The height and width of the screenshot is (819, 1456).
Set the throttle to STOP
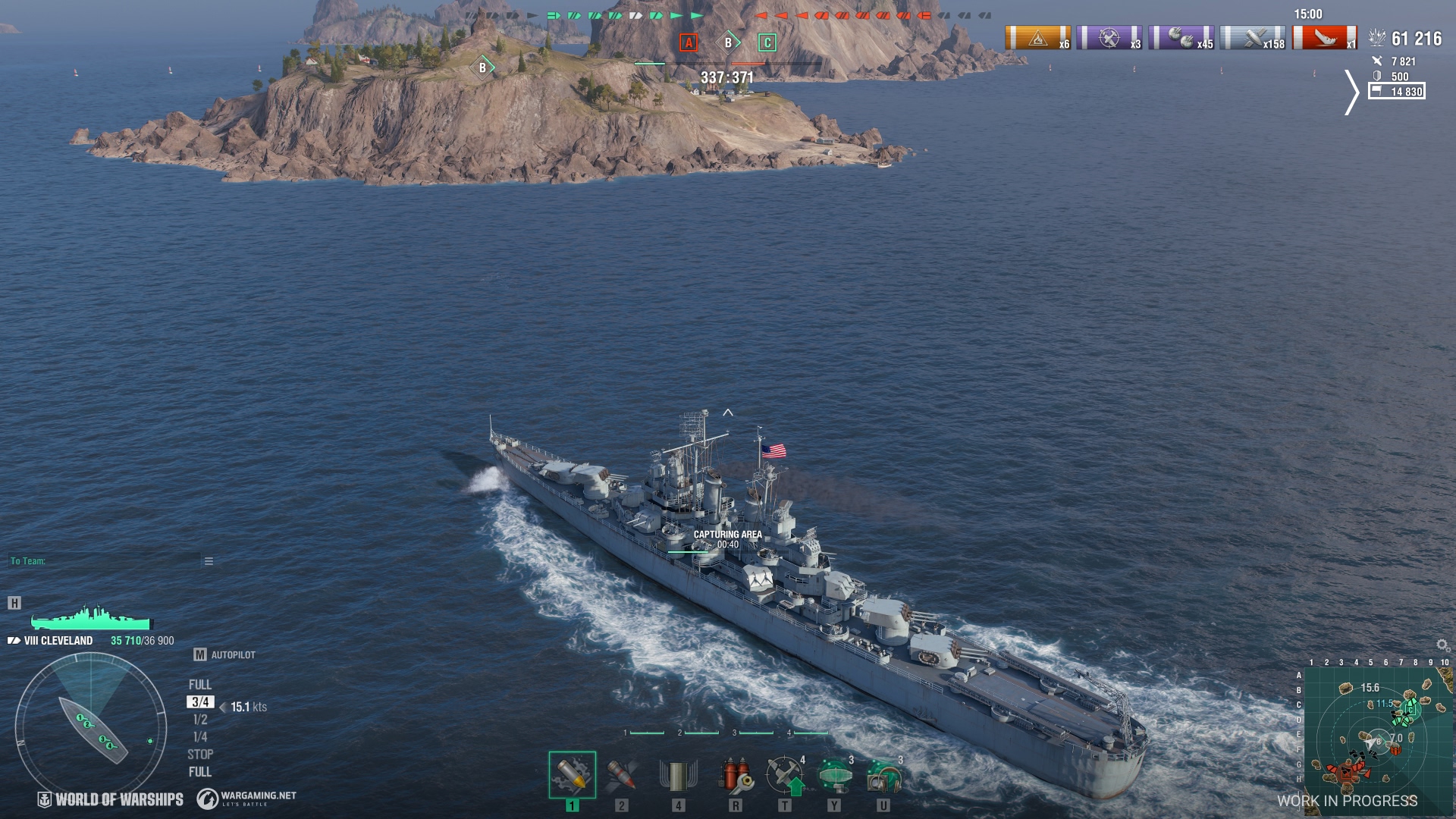click(199, 754)
